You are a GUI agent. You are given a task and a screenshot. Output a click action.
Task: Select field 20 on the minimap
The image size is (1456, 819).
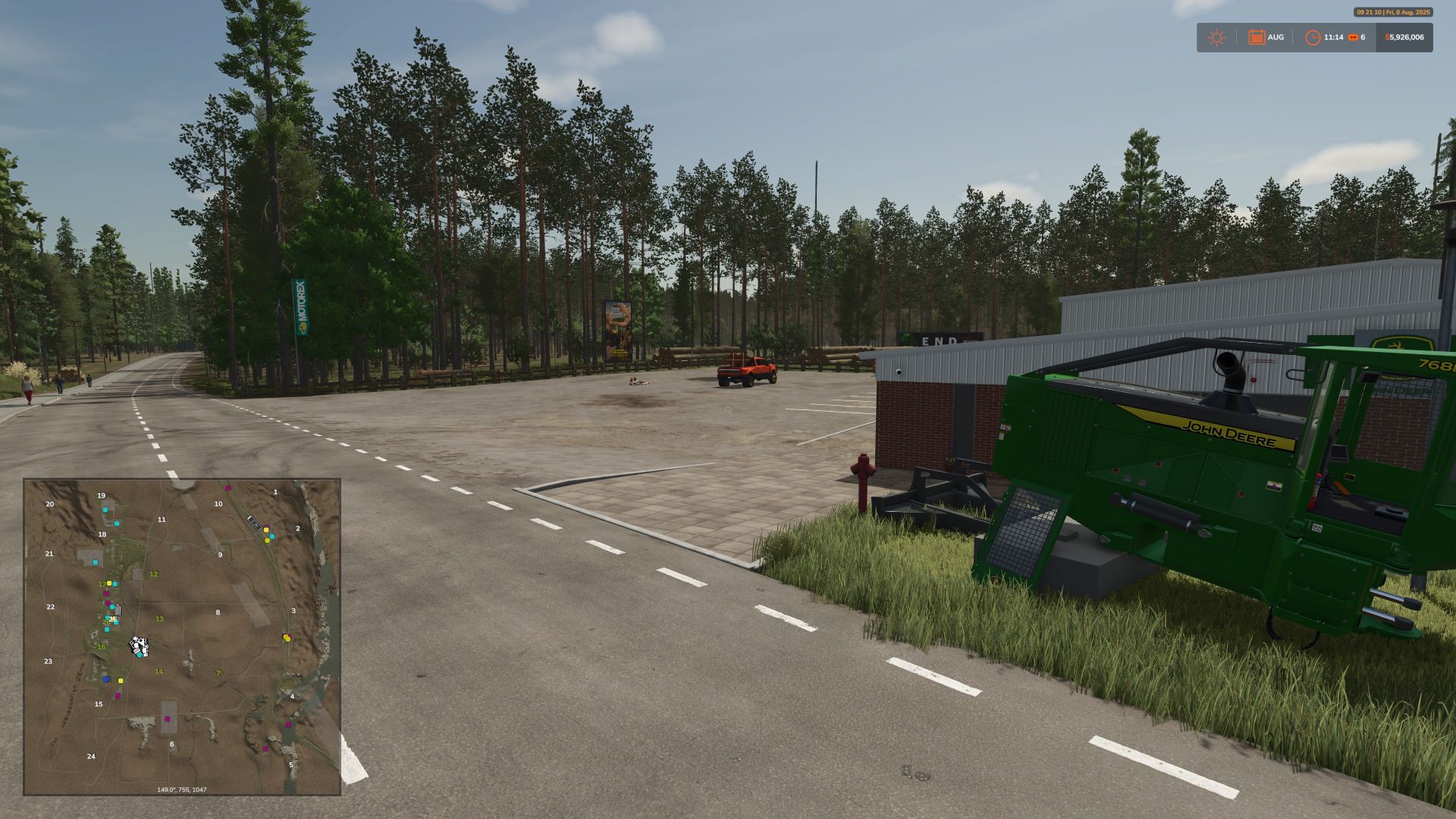(50, 504)
